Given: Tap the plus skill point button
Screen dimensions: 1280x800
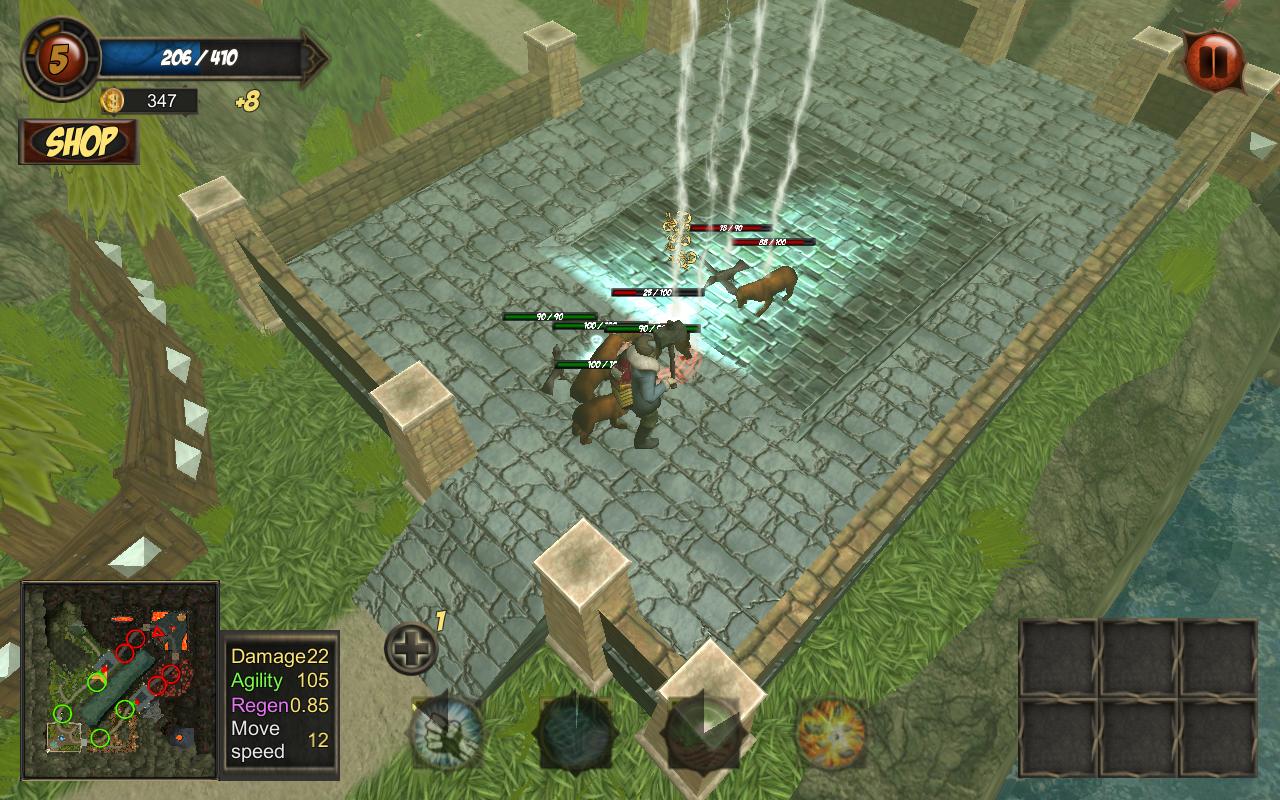Looking at the screenshot, I should click(x=411, y=649).
